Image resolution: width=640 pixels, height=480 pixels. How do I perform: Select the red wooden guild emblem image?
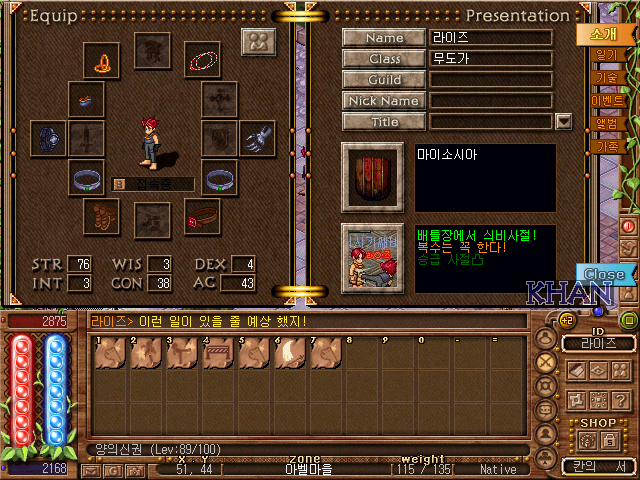click(x=372, y=177)
